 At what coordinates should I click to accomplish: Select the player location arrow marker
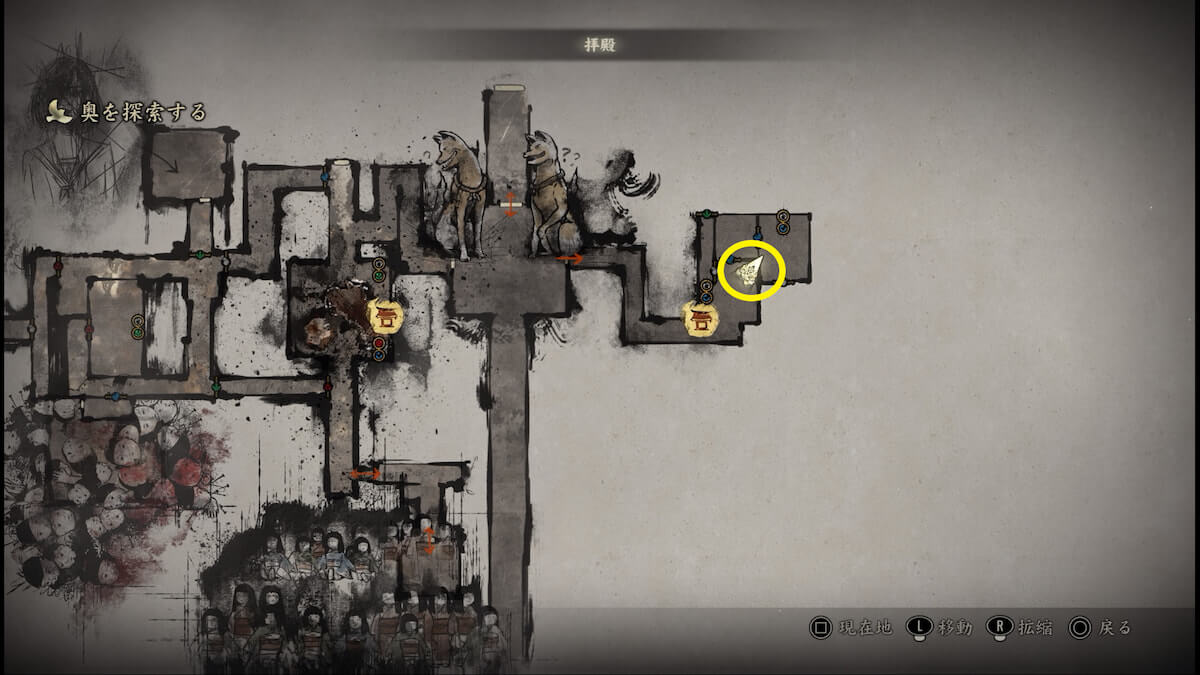(749, 270)
